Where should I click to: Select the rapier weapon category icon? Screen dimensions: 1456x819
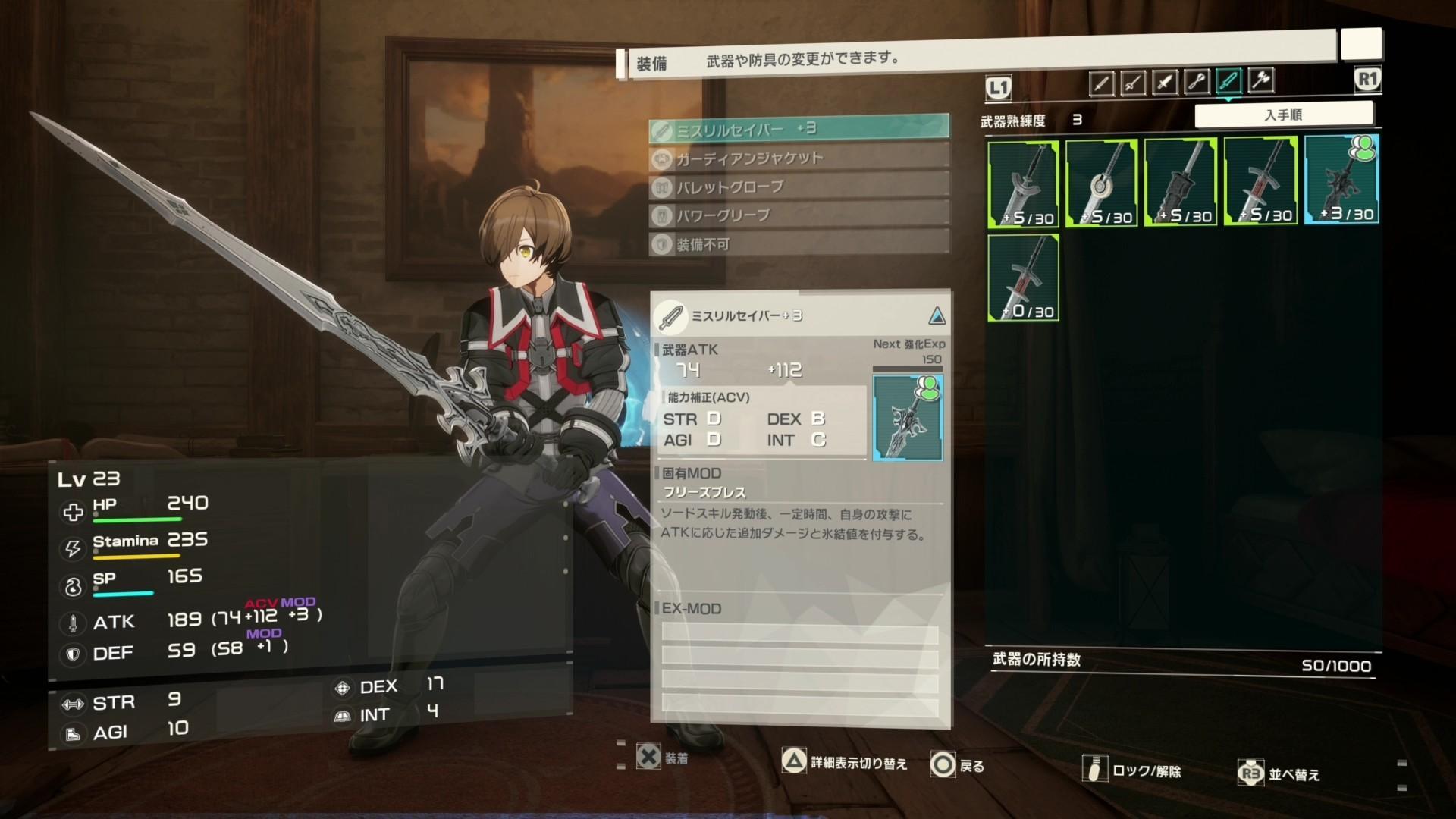[x=1133, y=82]
